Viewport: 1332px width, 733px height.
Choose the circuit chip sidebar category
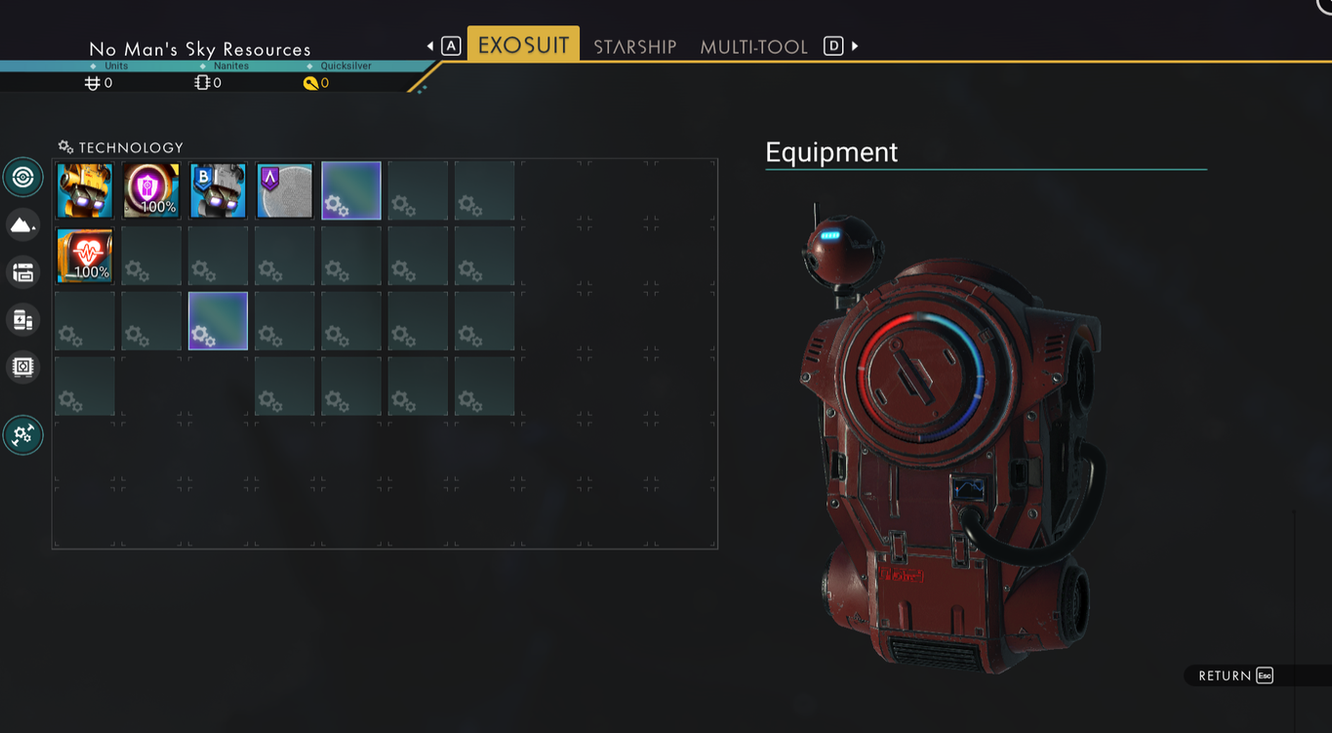(x=23, y=367)
